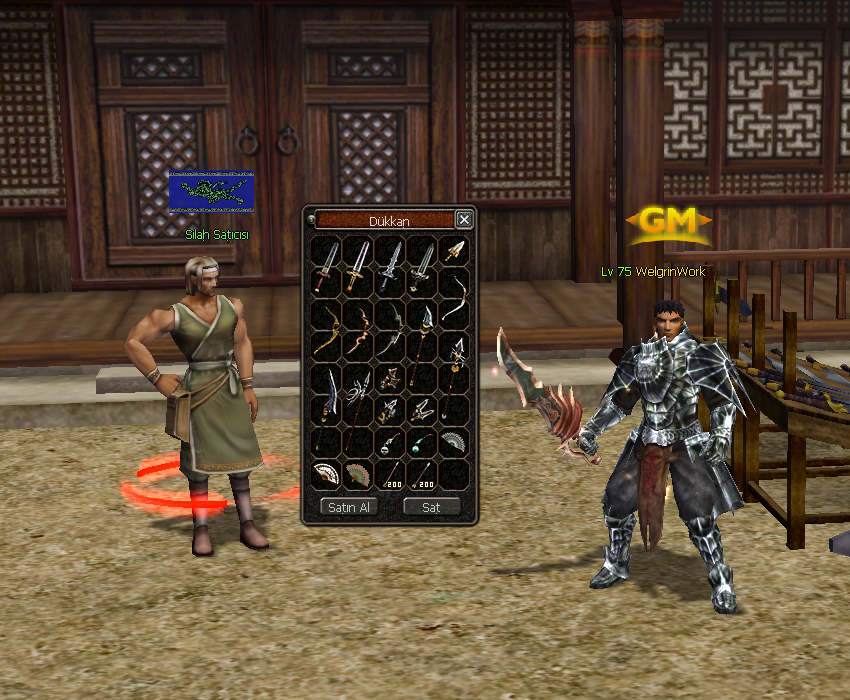Viewport: 850px width, 700px height.
Task: Choose the white bow in the shop
Action: (455, 298)
